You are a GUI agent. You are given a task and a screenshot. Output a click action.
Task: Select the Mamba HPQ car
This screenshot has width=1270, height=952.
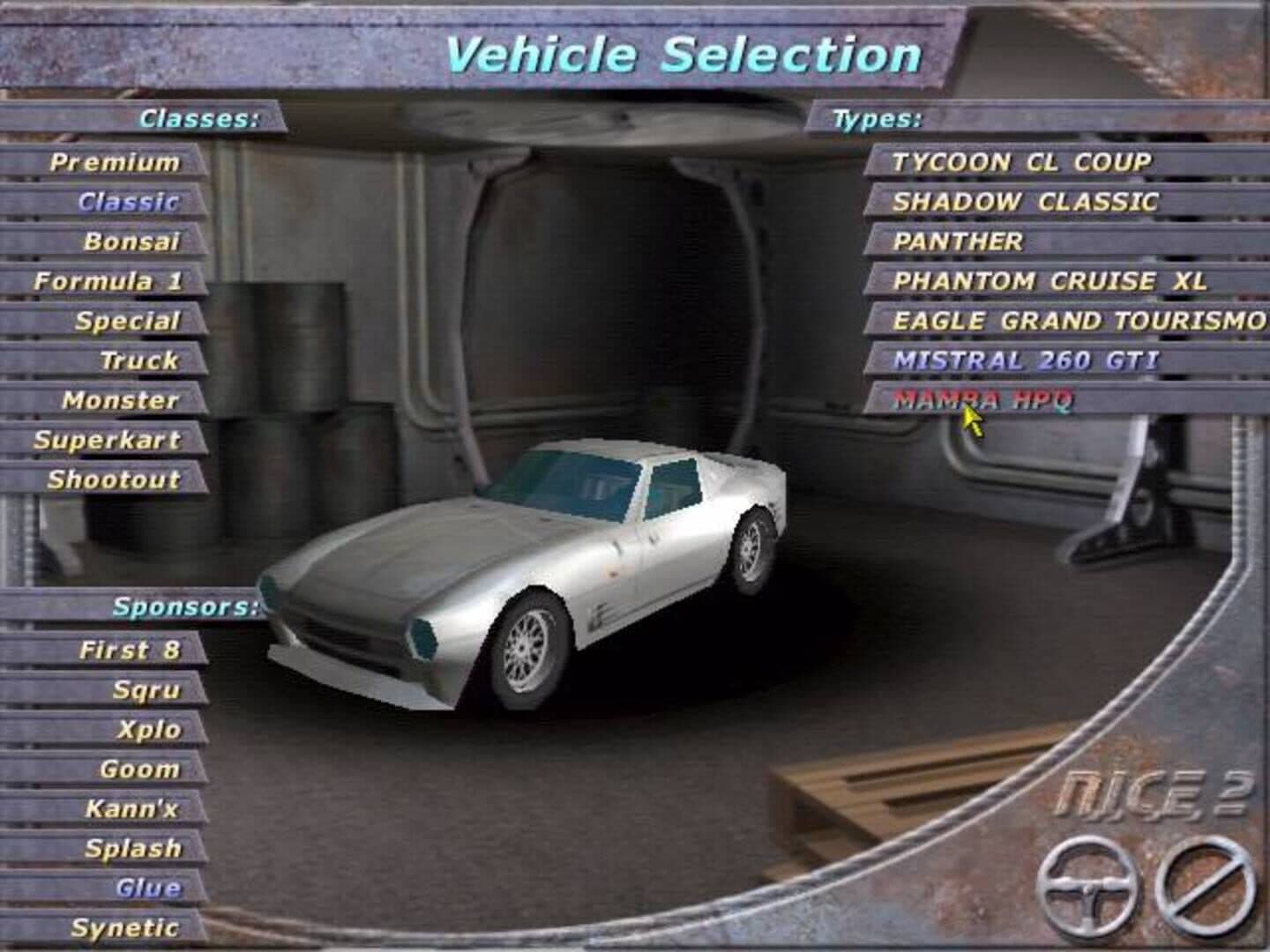pyautogui.click(x=983, y=400)
